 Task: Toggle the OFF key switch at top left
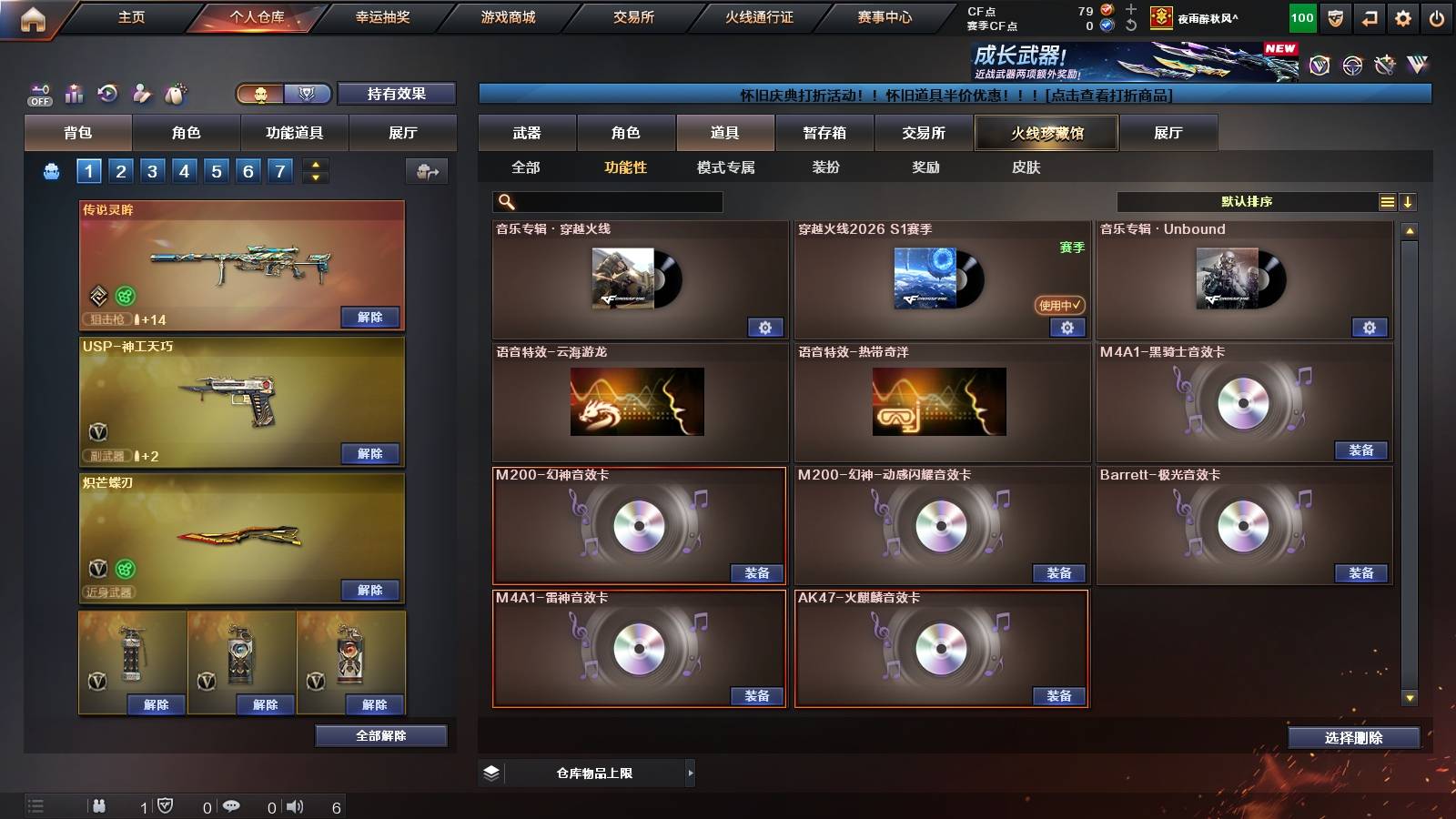(39, 95)
